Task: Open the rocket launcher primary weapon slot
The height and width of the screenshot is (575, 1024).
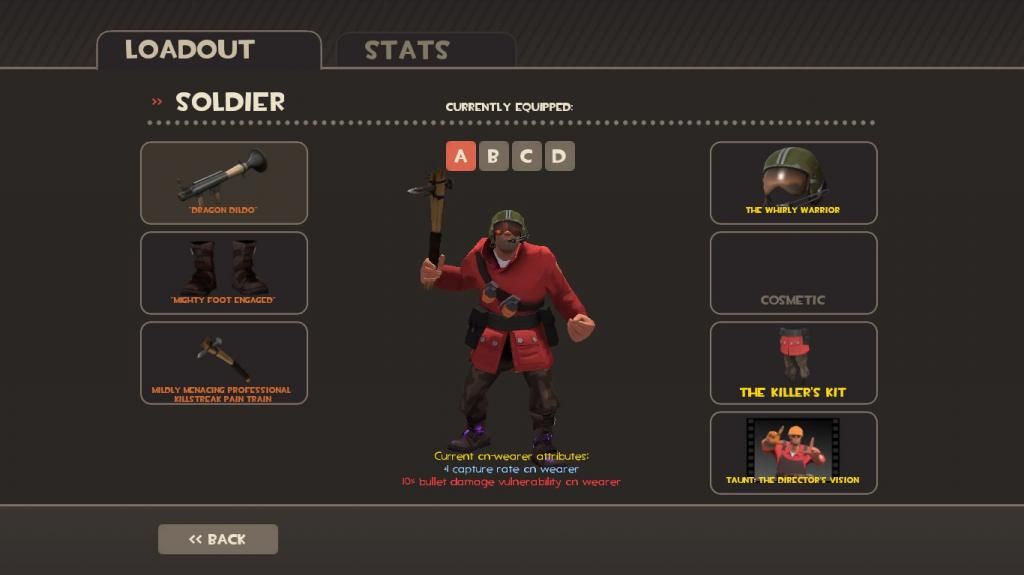Action: click(224, 182)
